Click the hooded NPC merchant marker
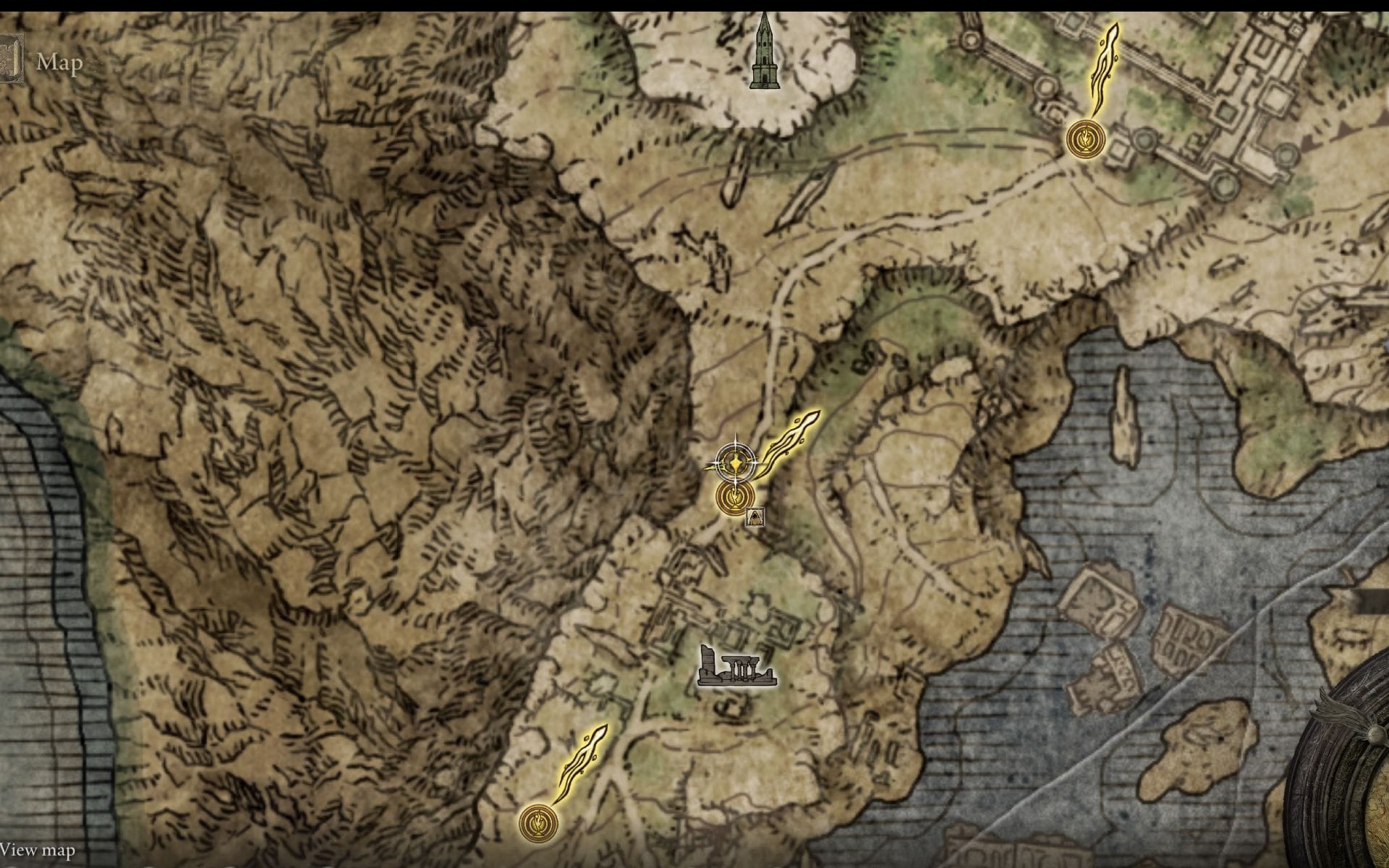The image size is (1389, 868). pos(755,516)
